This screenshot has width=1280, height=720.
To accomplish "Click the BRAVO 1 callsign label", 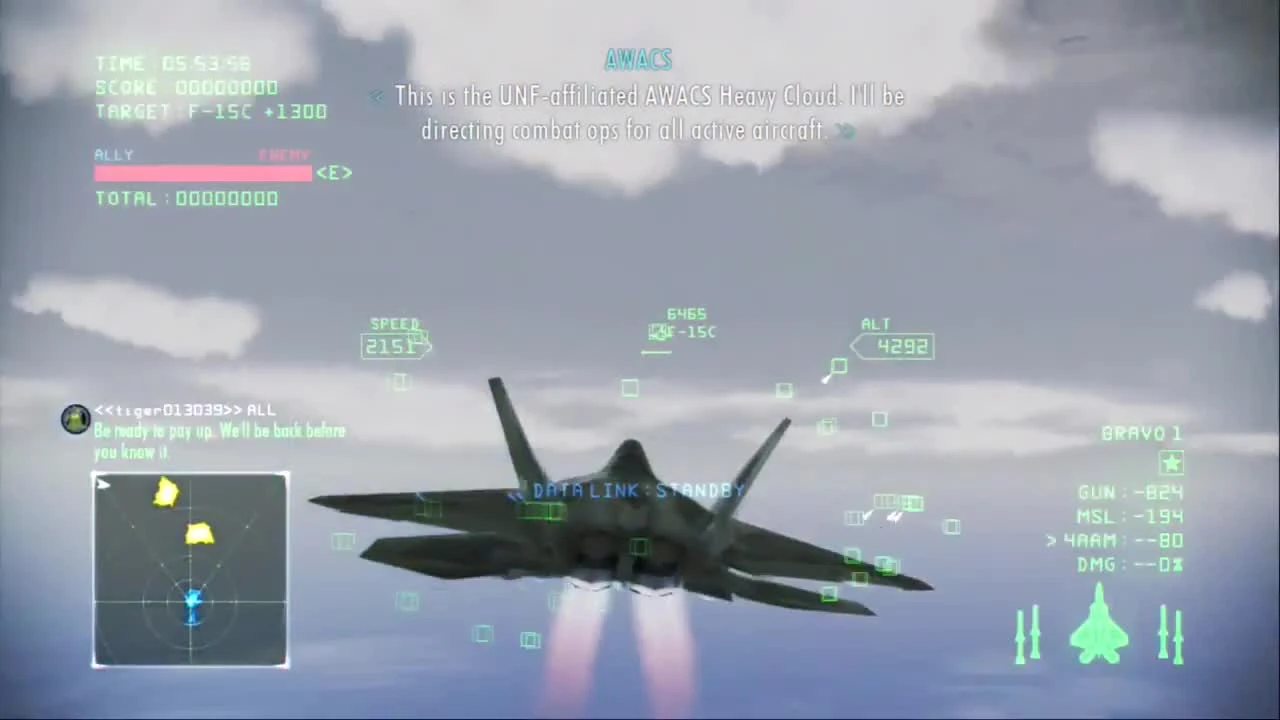I will tap(1141, 432).
